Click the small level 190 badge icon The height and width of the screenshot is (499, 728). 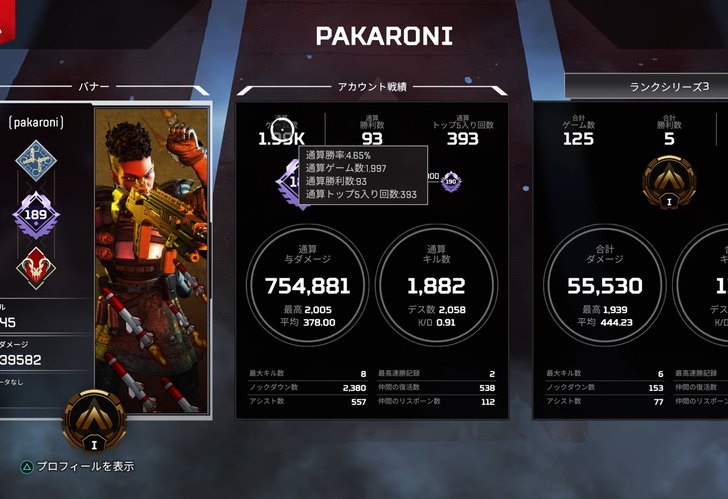tap(450, 181)
